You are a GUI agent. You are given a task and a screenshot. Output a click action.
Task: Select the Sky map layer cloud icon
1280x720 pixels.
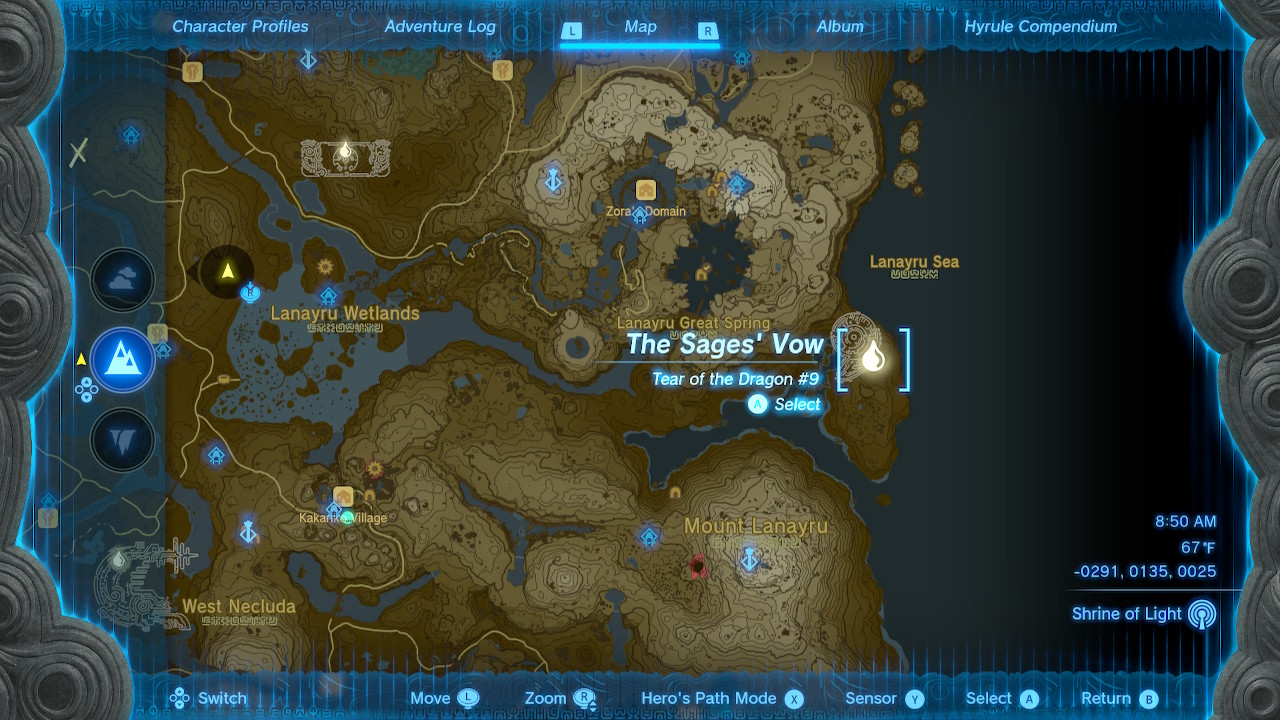122,280
